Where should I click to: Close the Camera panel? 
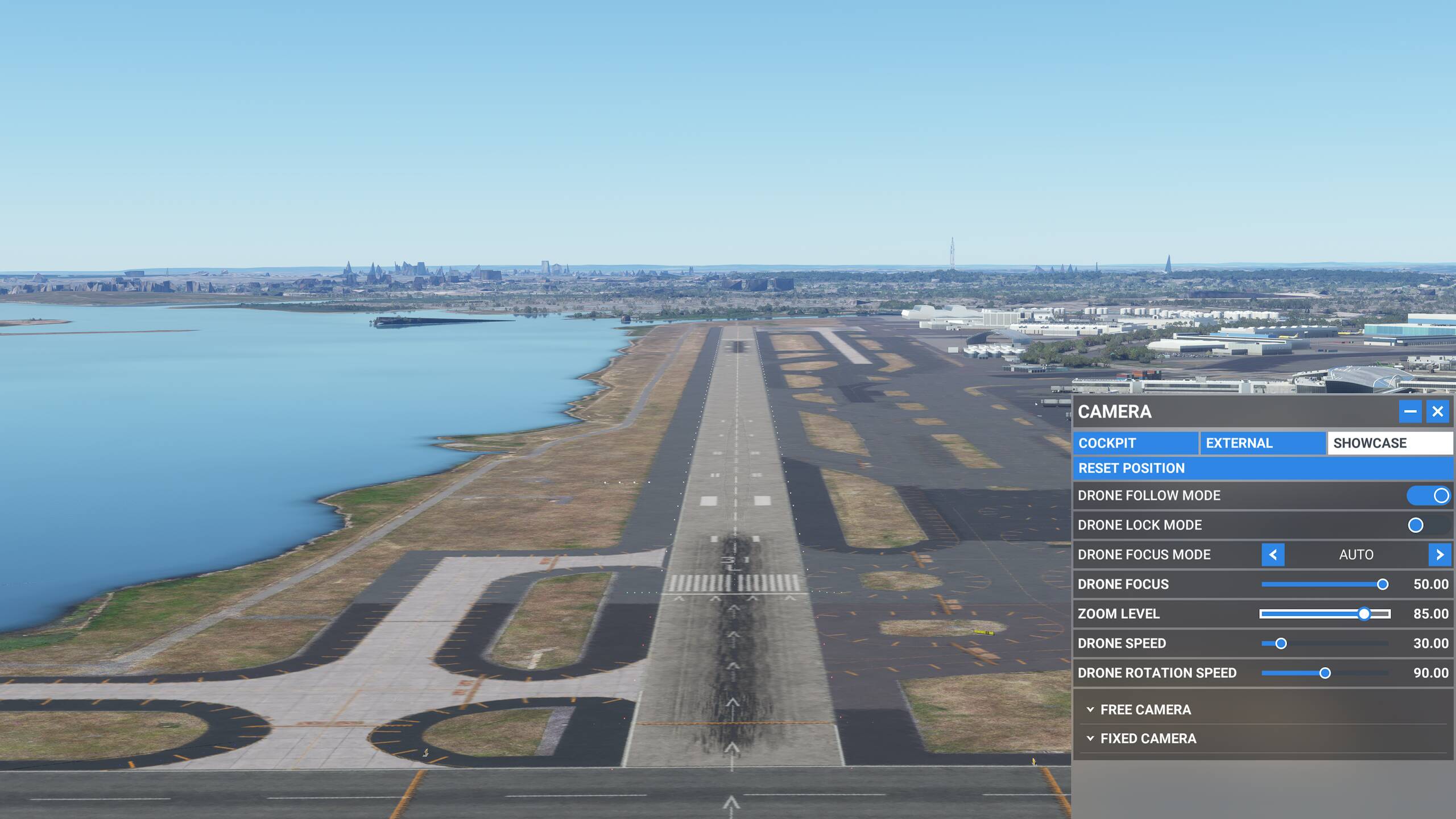(1438, 411)
